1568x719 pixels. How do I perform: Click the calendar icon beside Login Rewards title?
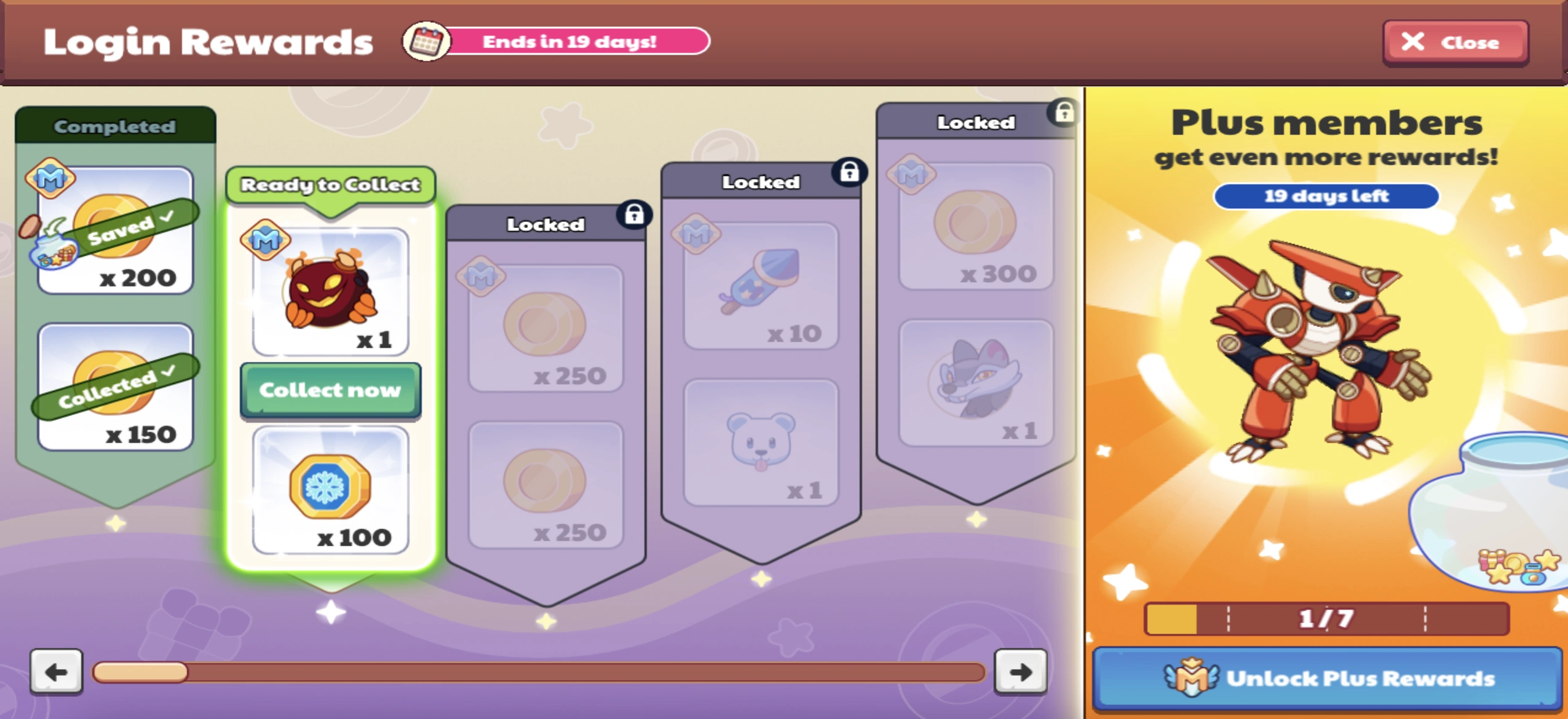point(427,42)
